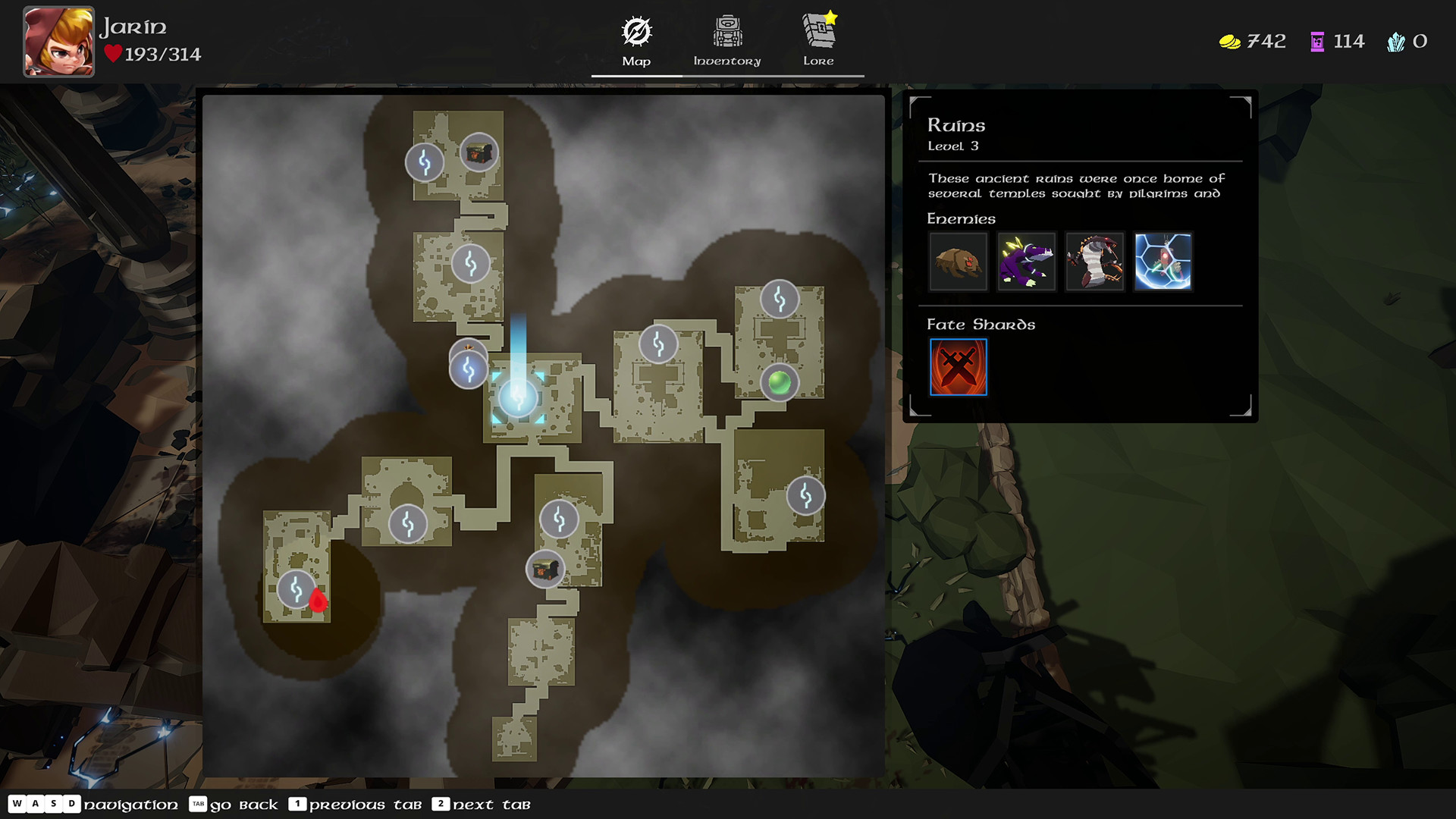Switch to the Lore tab
1456x819 pixels.
pyautogui.click(x=819, y=42)
